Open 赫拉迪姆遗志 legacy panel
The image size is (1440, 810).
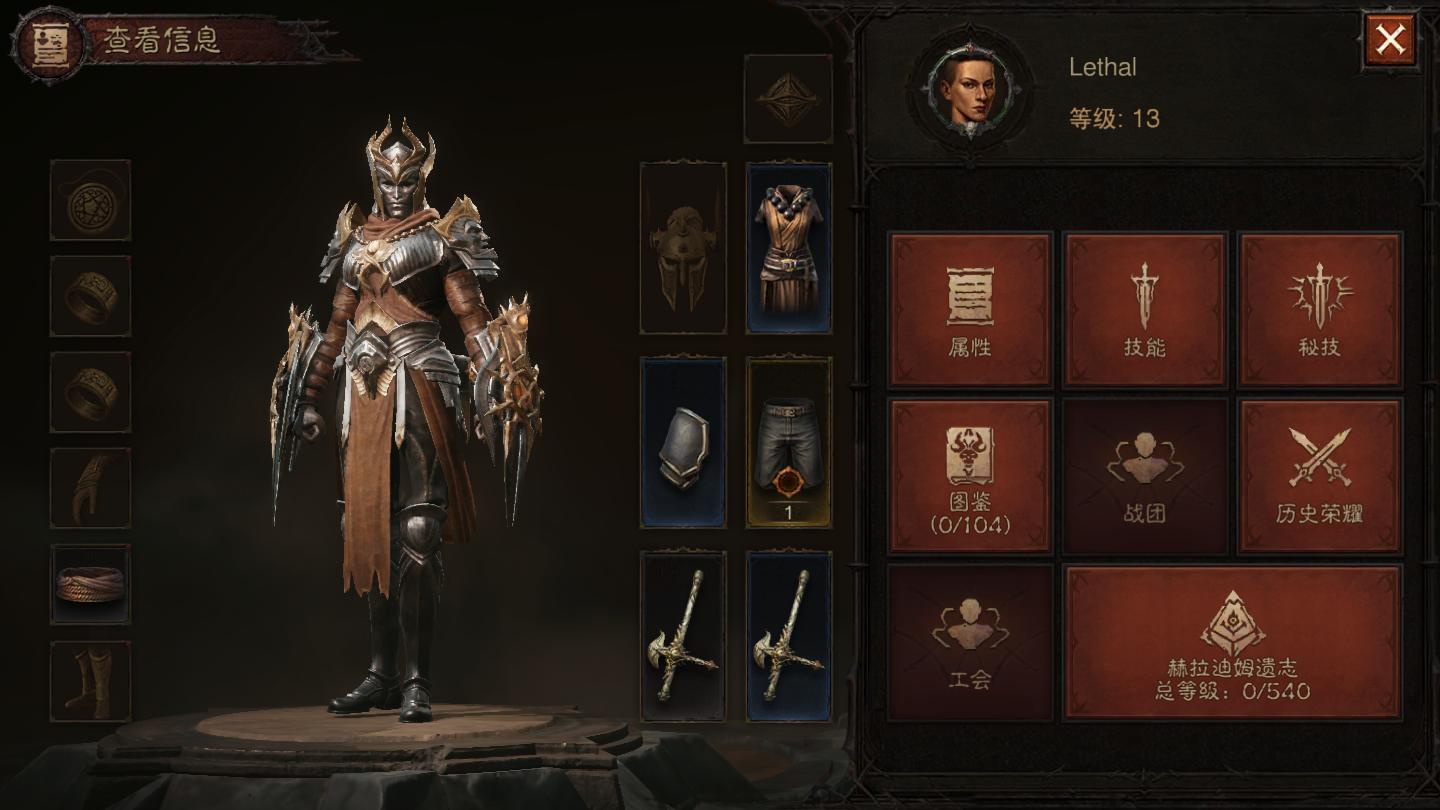pos(1232,642)
